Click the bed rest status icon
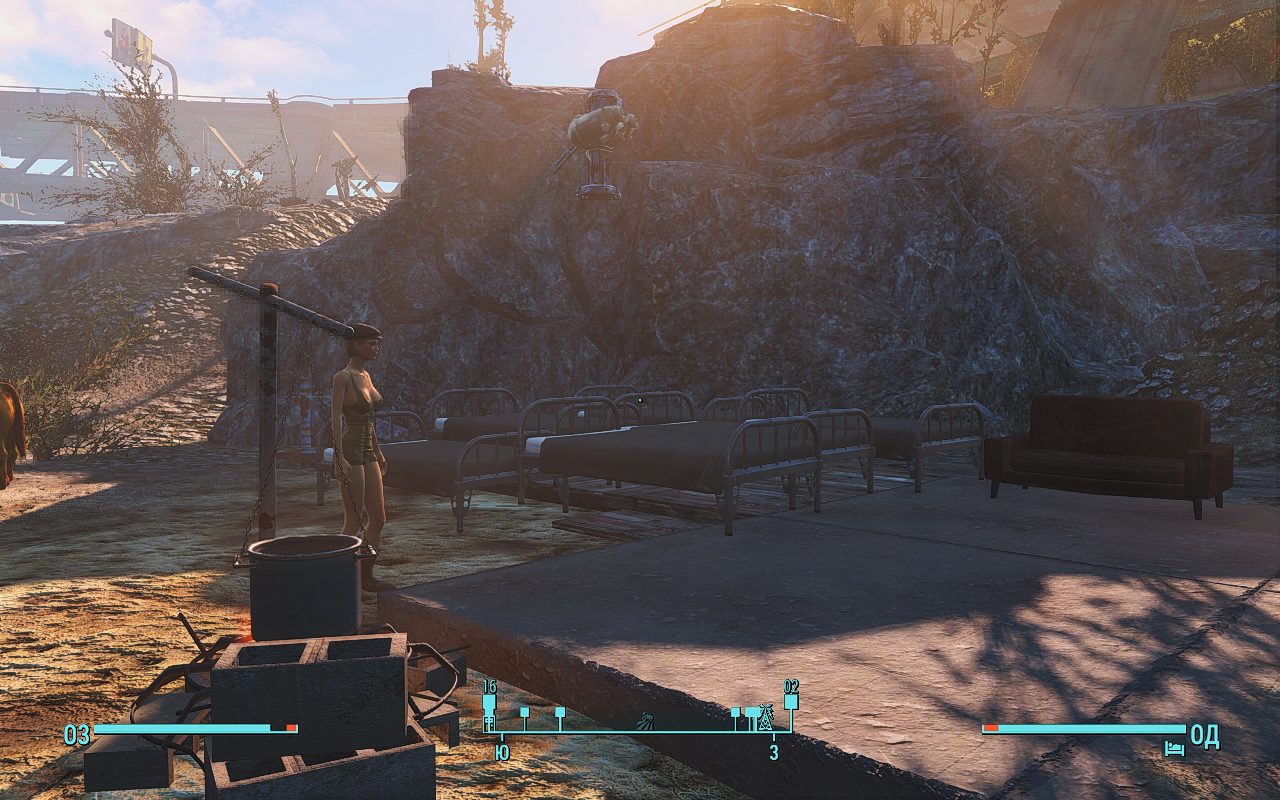 1174,748
